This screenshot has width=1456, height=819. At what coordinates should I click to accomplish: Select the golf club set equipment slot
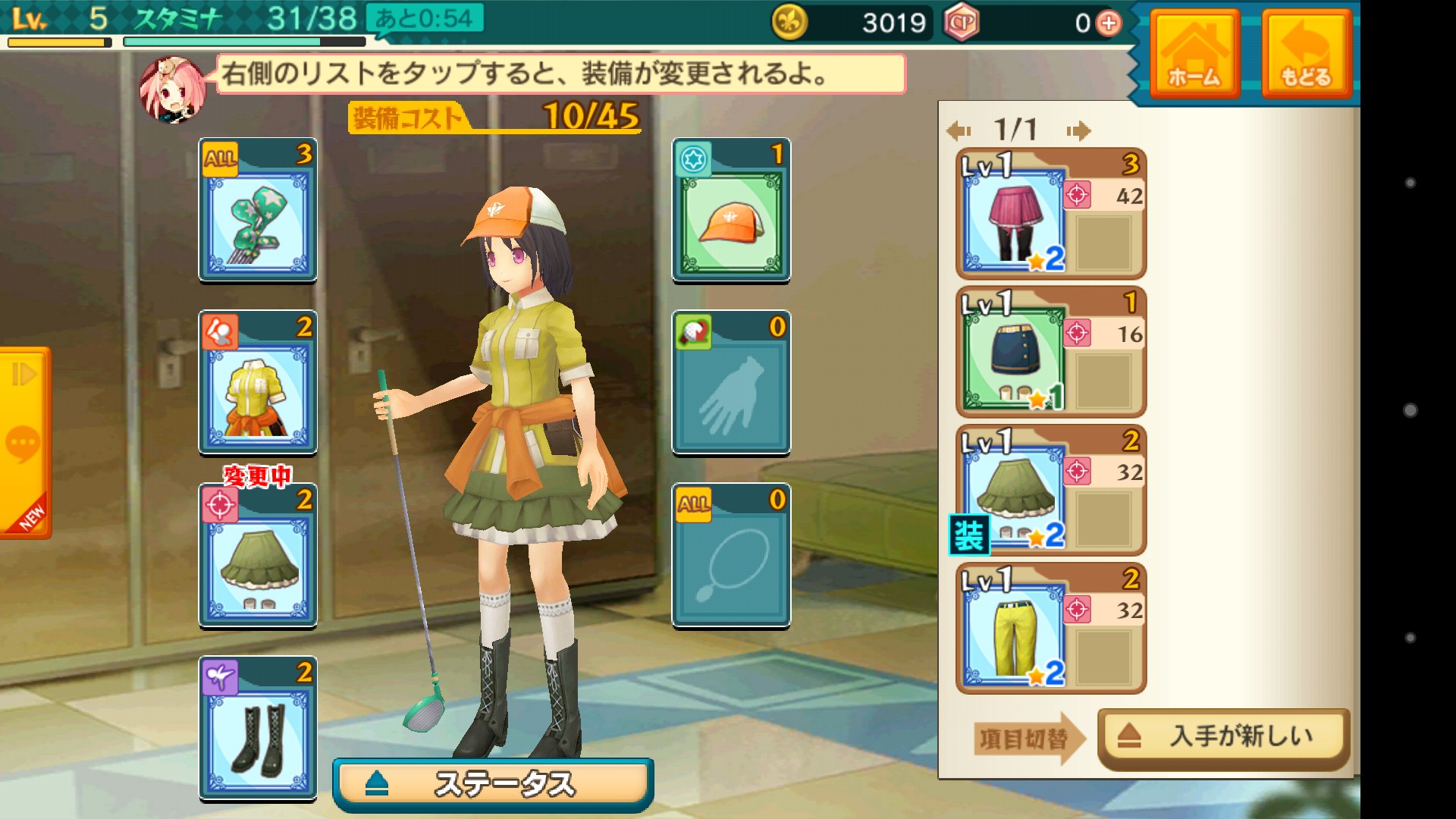(258, 210)
